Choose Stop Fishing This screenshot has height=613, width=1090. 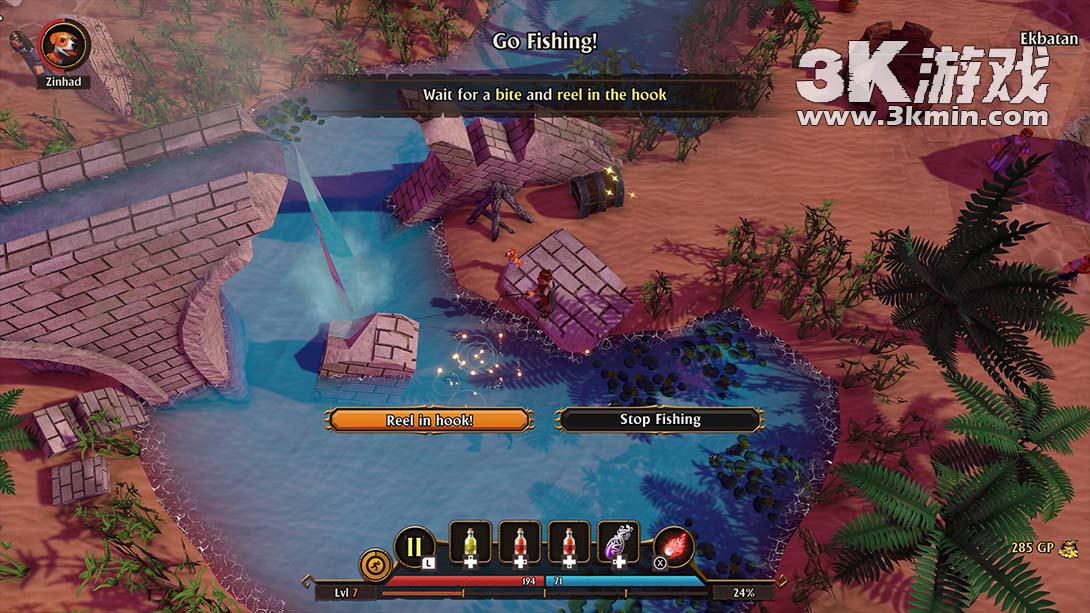(660, 420)
